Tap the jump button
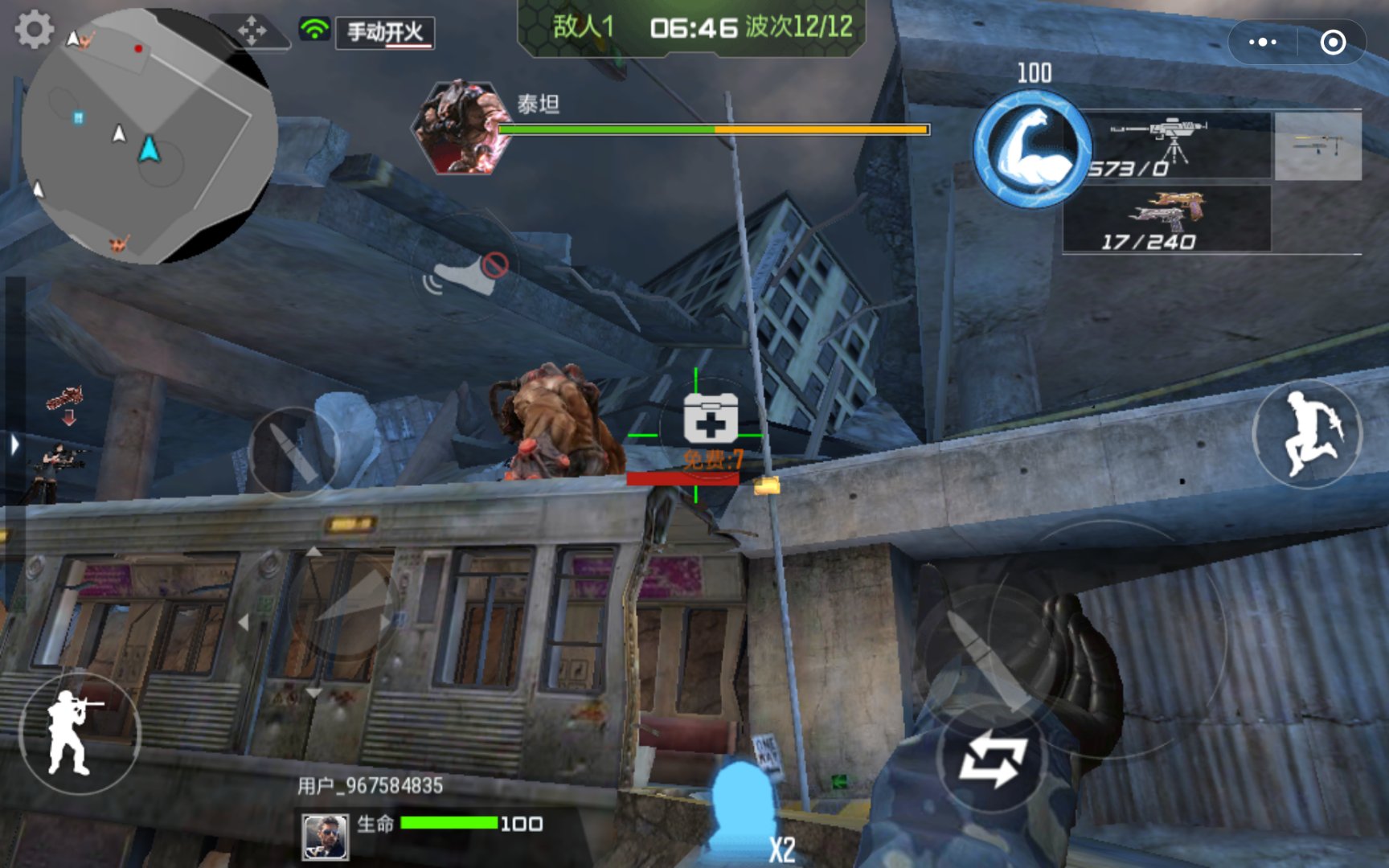The width and height of the screenshot is (1389, 868). [1307, 435]
